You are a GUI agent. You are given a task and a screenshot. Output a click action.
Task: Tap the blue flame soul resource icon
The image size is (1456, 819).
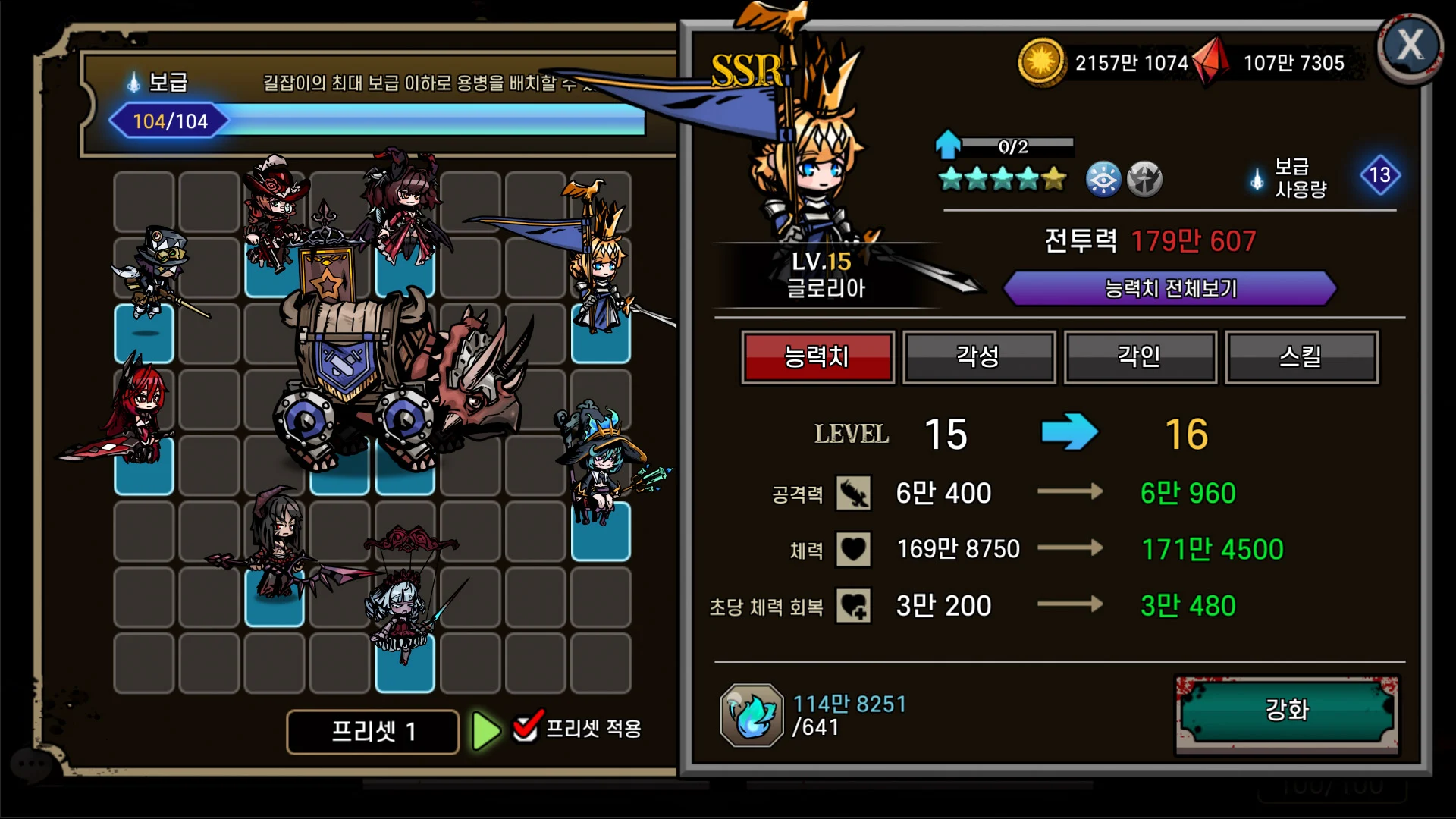tap(752, 714)
